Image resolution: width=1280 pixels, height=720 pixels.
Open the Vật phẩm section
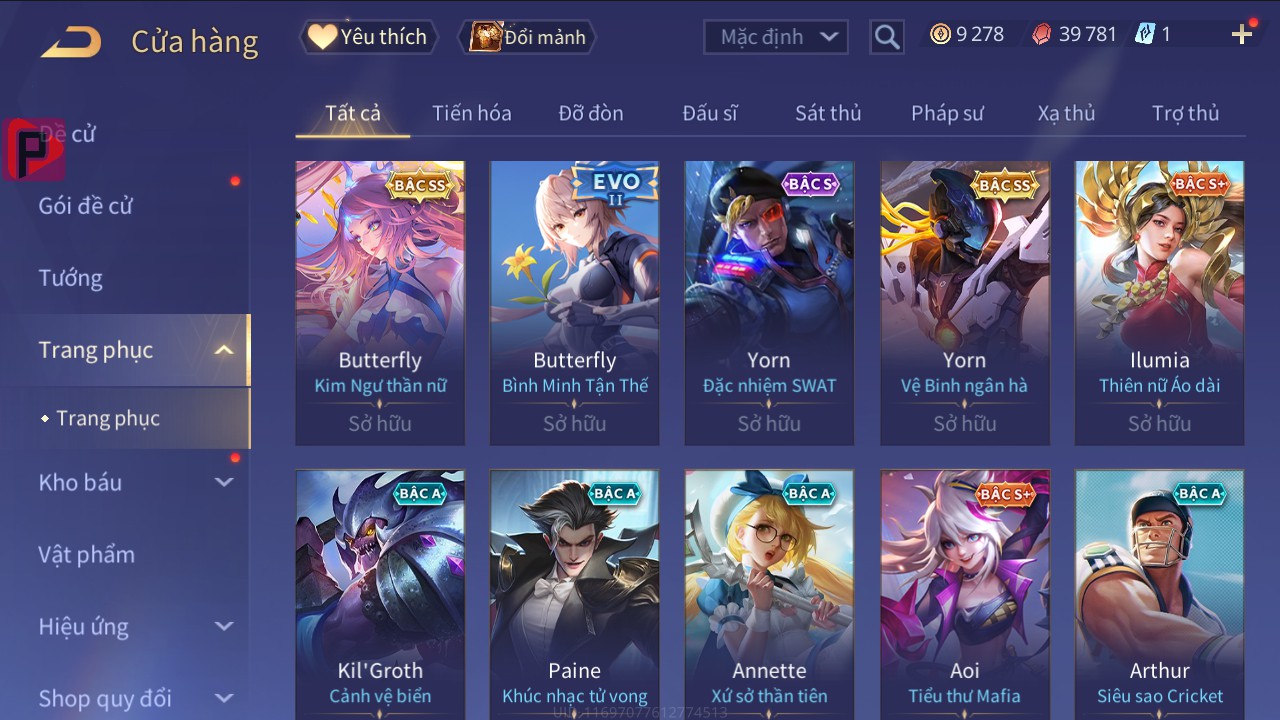(x=87, y=554)
